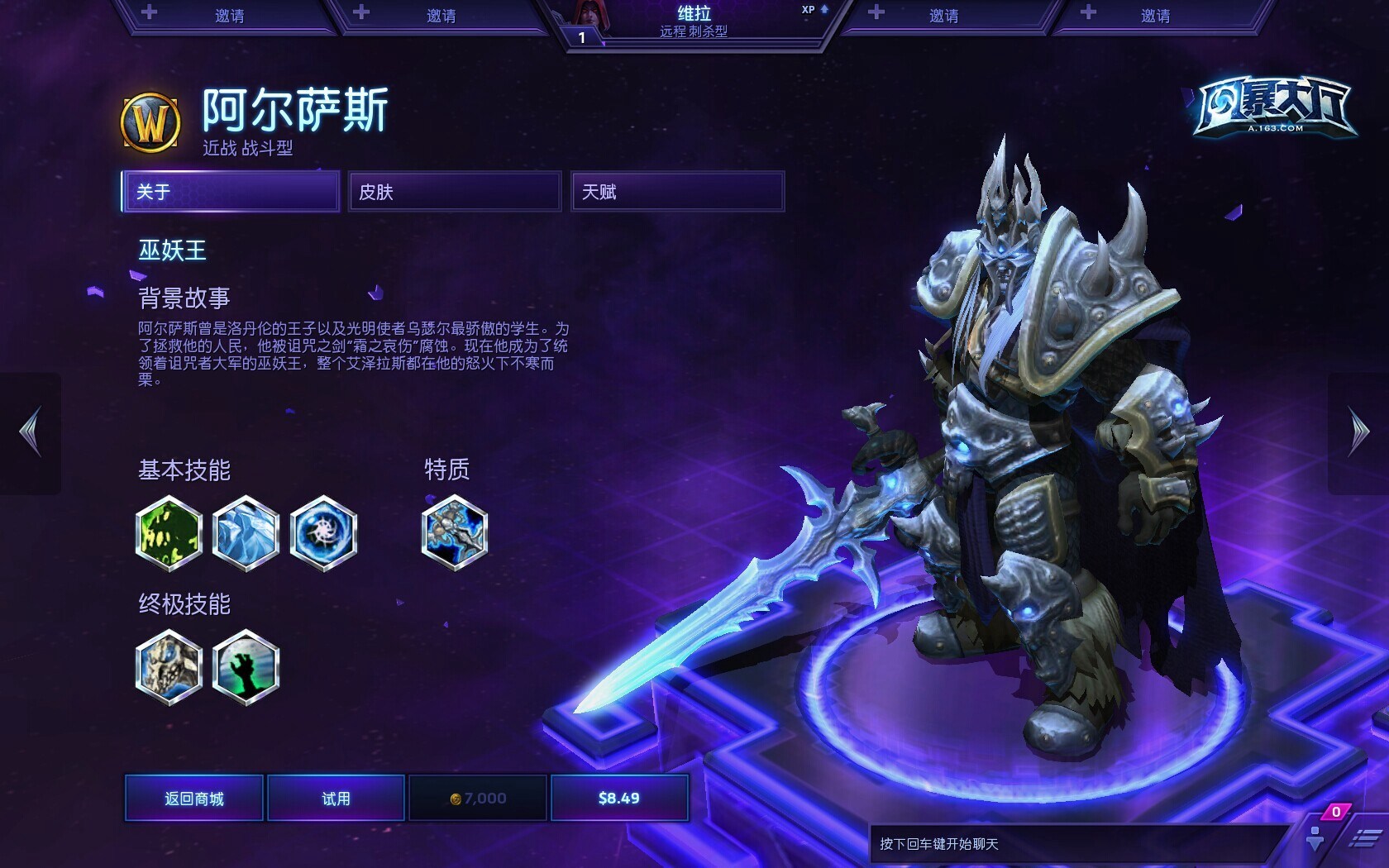View the Frostmourne trait icon
The width and height of the screenshot is (1389, 868).
(x=454, y=533)
